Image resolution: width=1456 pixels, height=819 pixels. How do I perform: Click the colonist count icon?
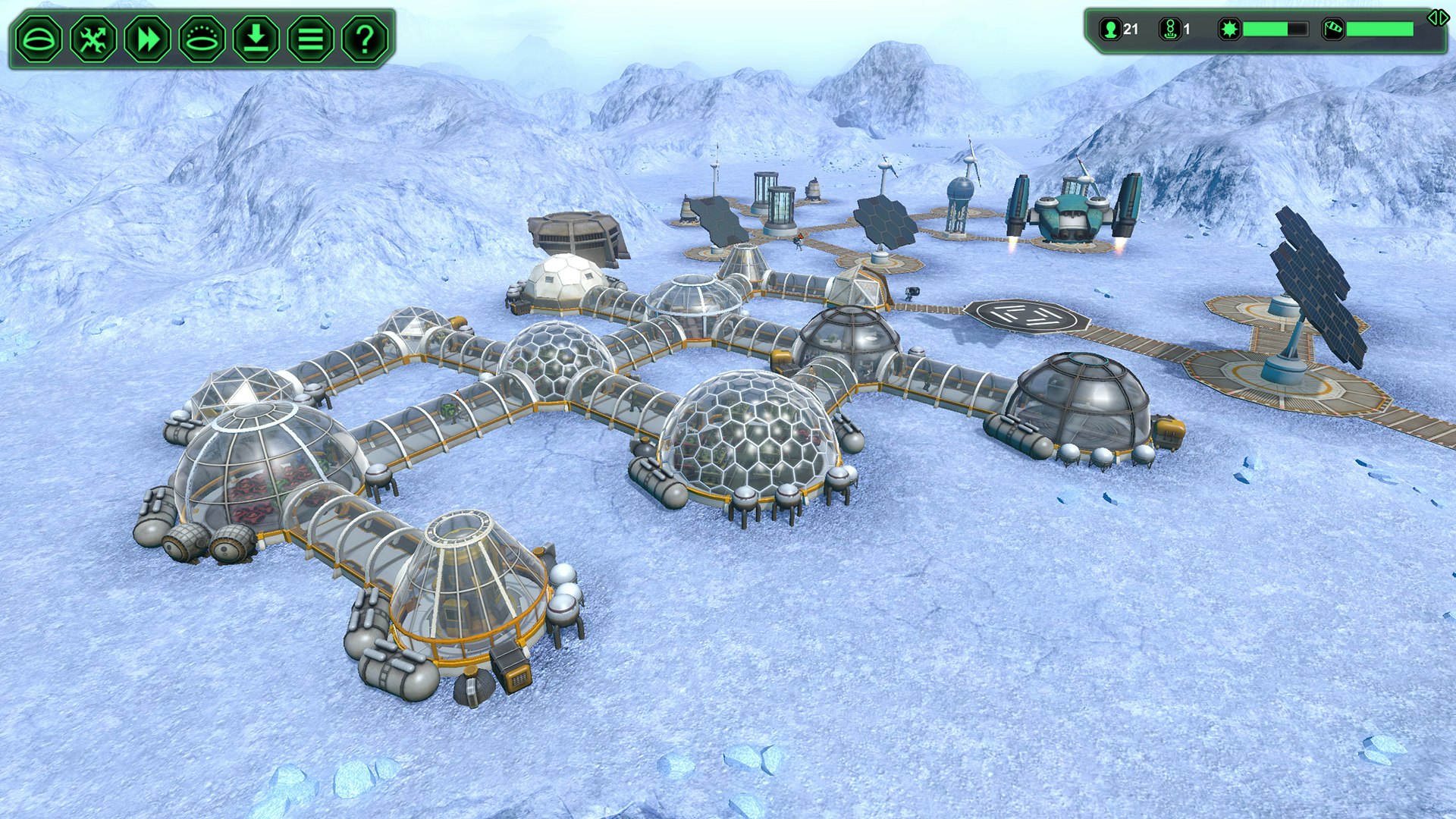[x=1111, y=28]
